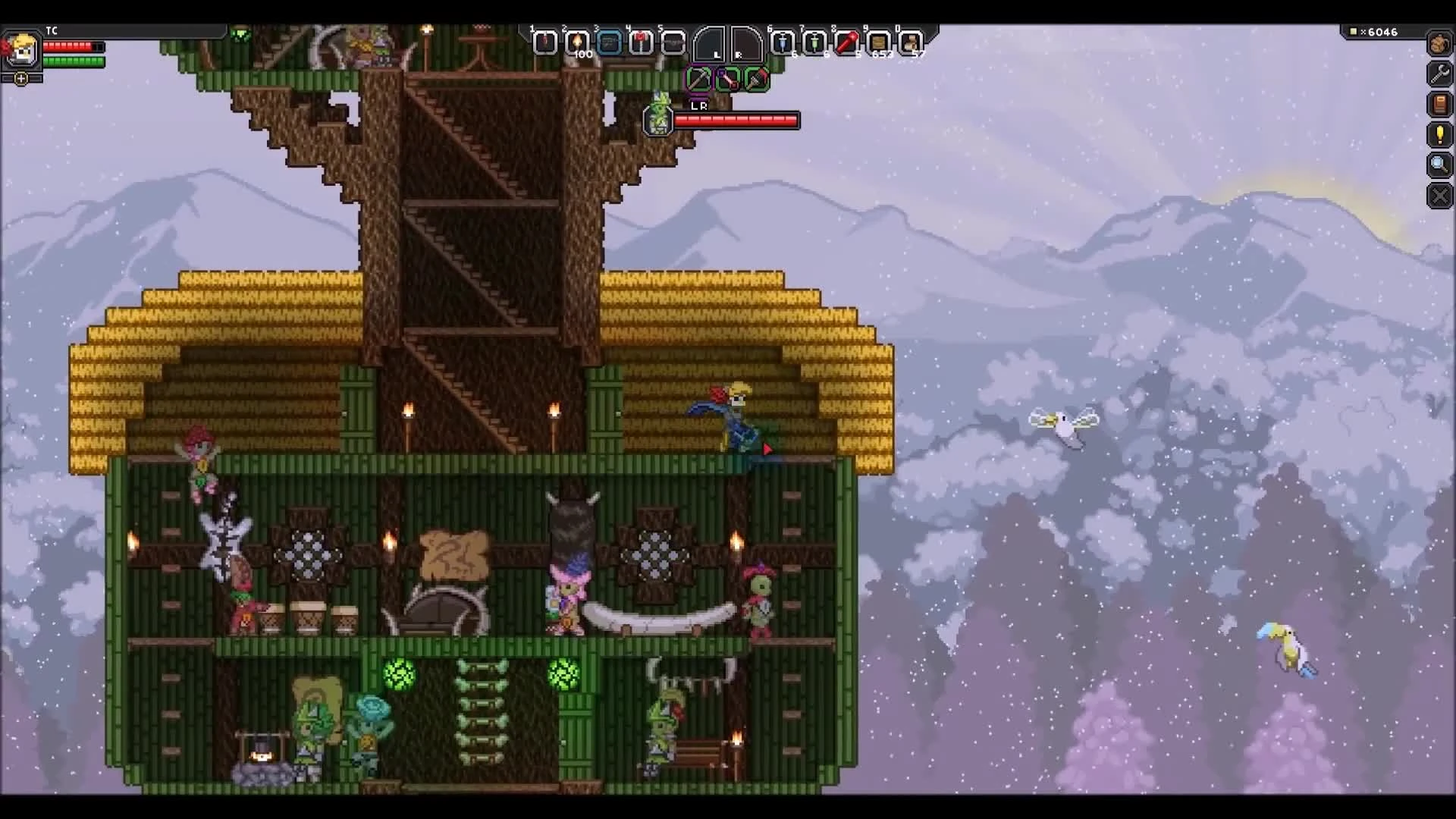1456x819 pixels.
Task: Select the highlighted item in hotbar slot 3
Action: click(610, 43)
